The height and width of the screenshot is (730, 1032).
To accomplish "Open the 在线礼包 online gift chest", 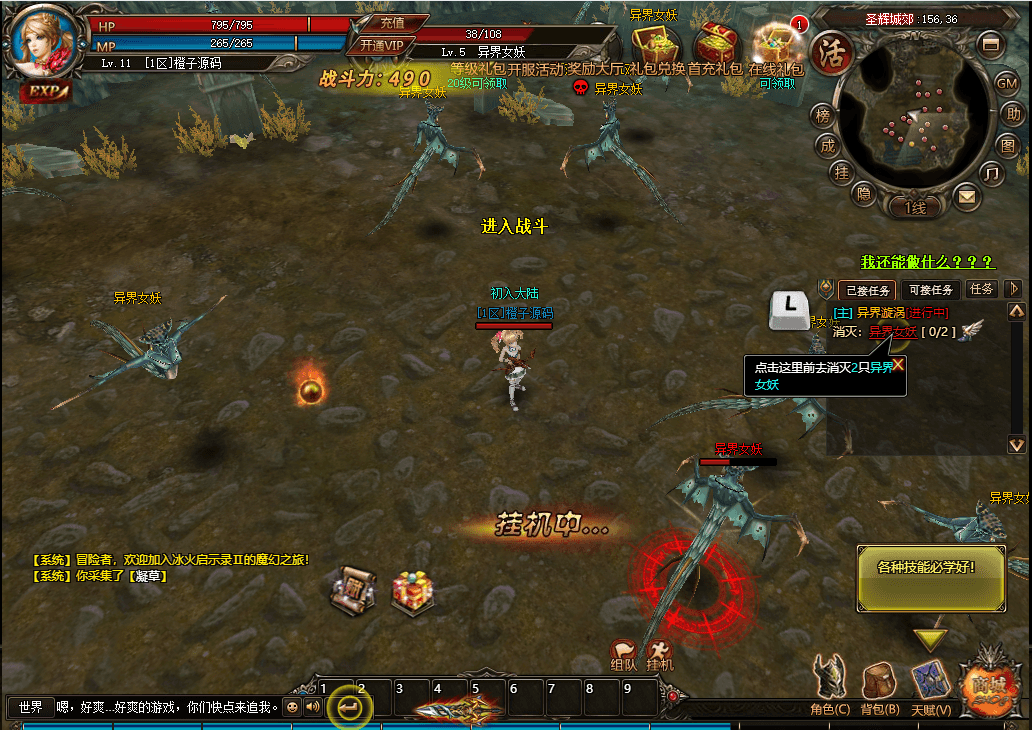I will click(774, 45).
